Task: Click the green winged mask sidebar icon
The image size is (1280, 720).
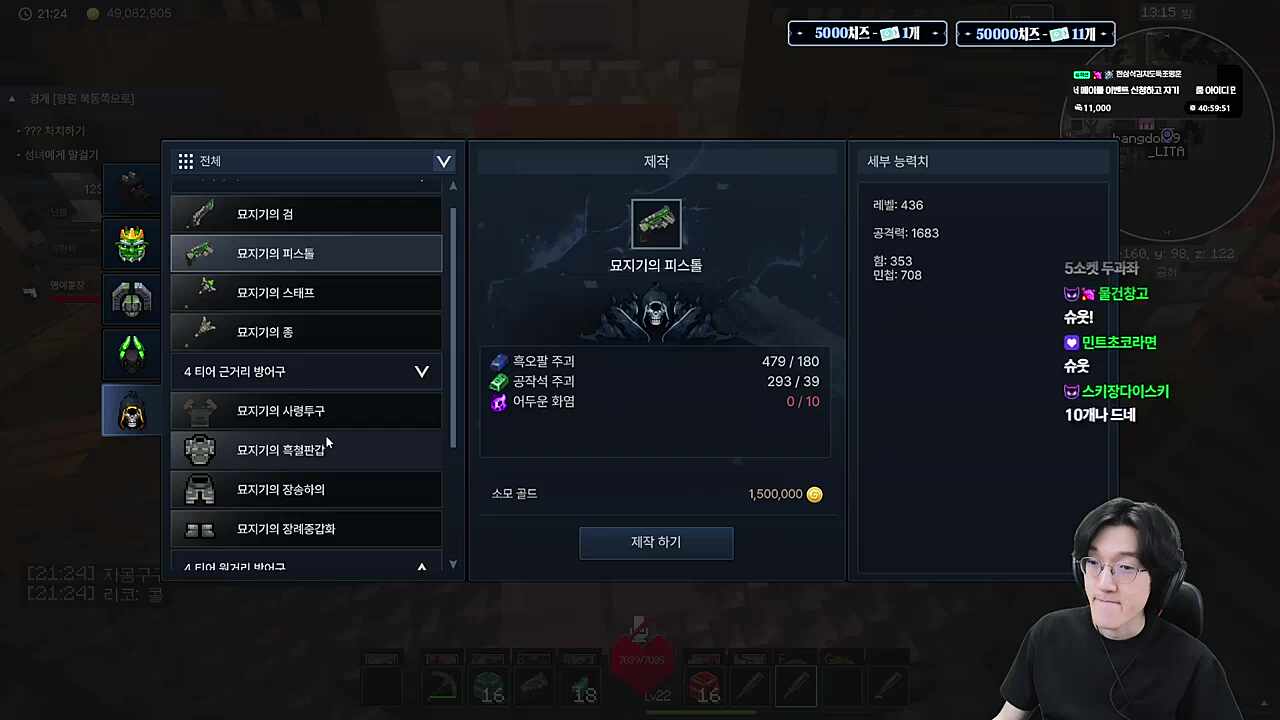Action: (x=131, y=353)
